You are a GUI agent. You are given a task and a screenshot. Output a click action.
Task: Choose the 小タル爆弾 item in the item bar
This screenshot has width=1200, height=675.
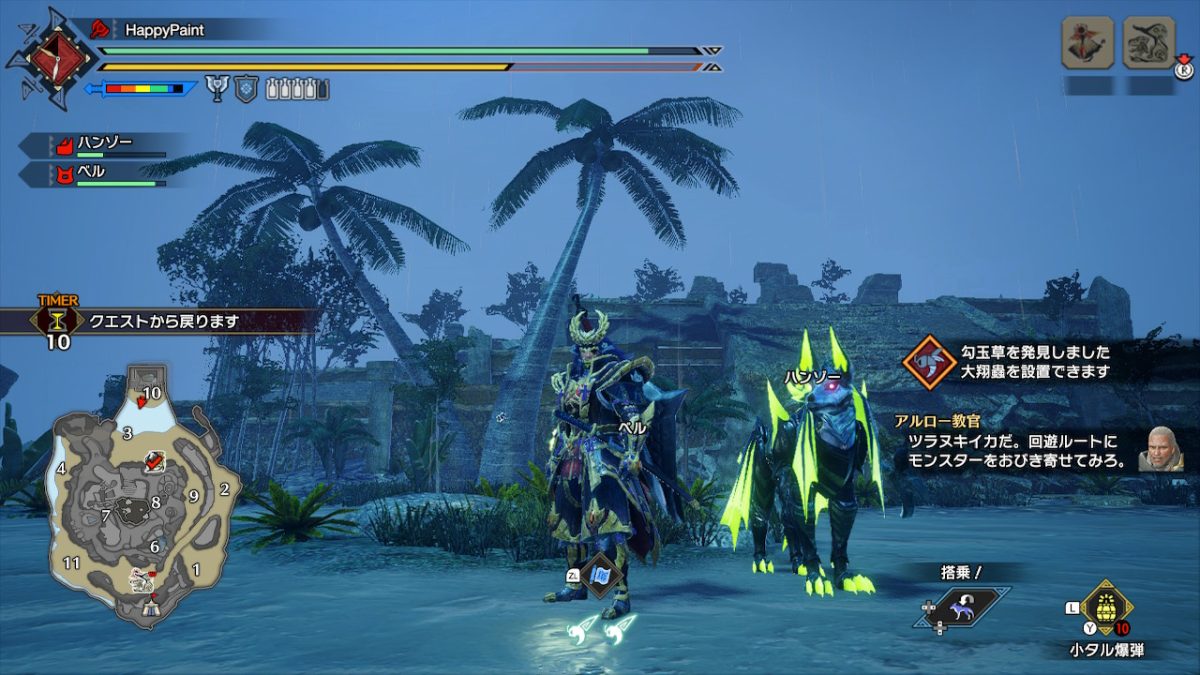pyautogui.click(x=1104, y=607)
